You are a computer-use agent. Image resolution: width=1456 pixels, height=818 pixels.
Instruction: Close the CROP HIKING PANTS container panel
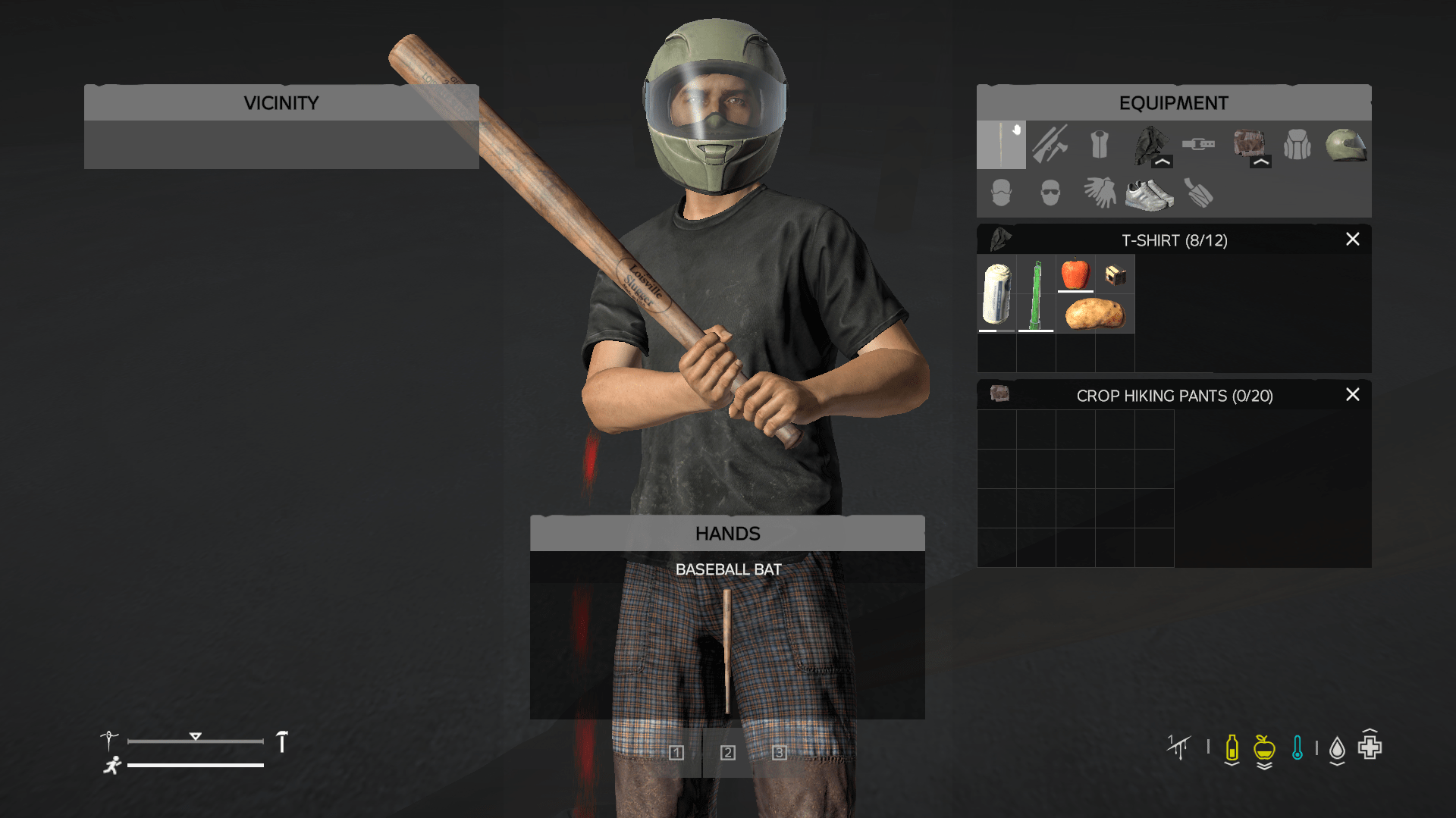pos(1353,395)
